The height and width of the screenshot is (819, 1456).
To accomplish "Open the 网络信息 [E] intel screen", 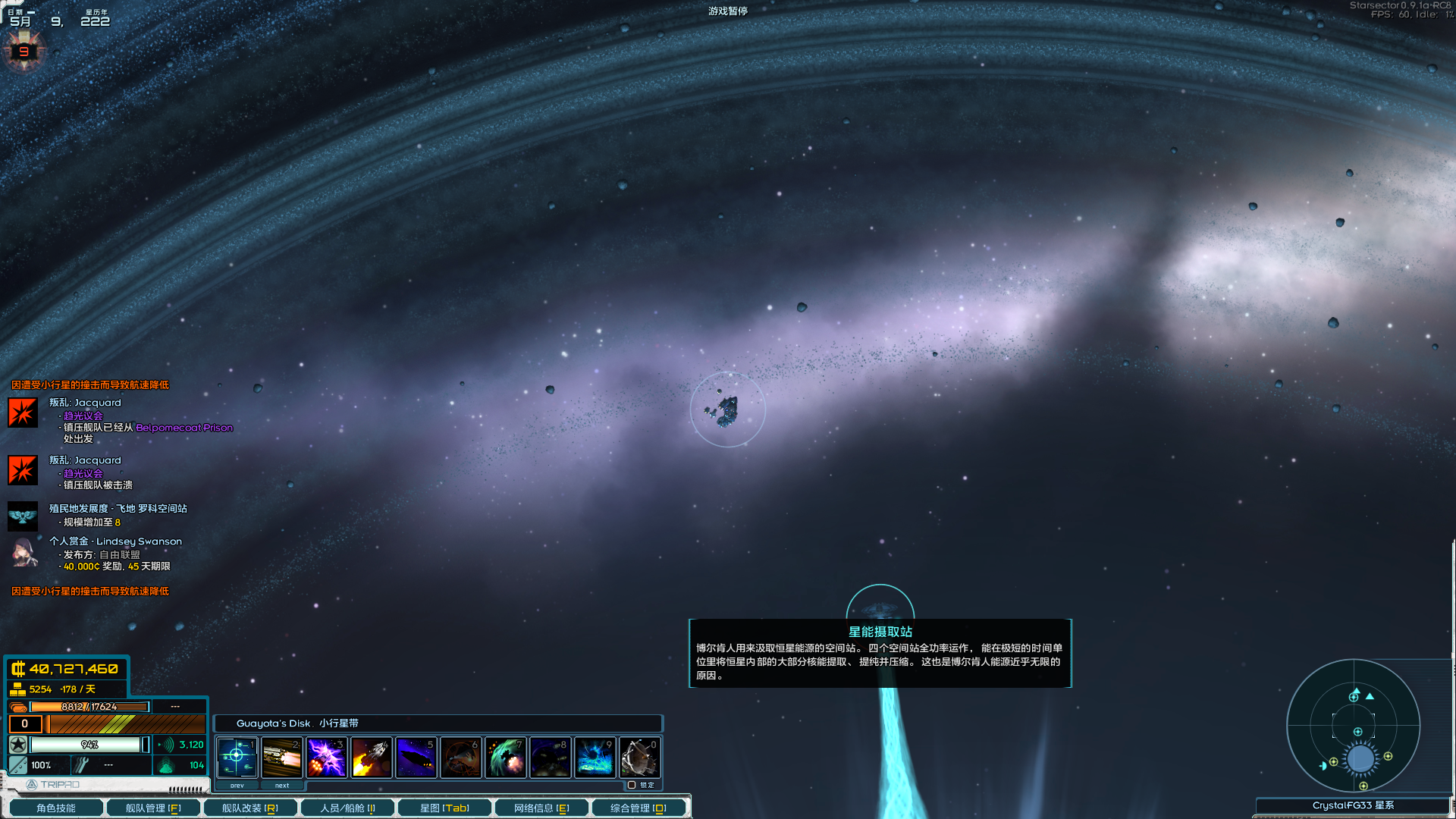I will tap(541, 807).
